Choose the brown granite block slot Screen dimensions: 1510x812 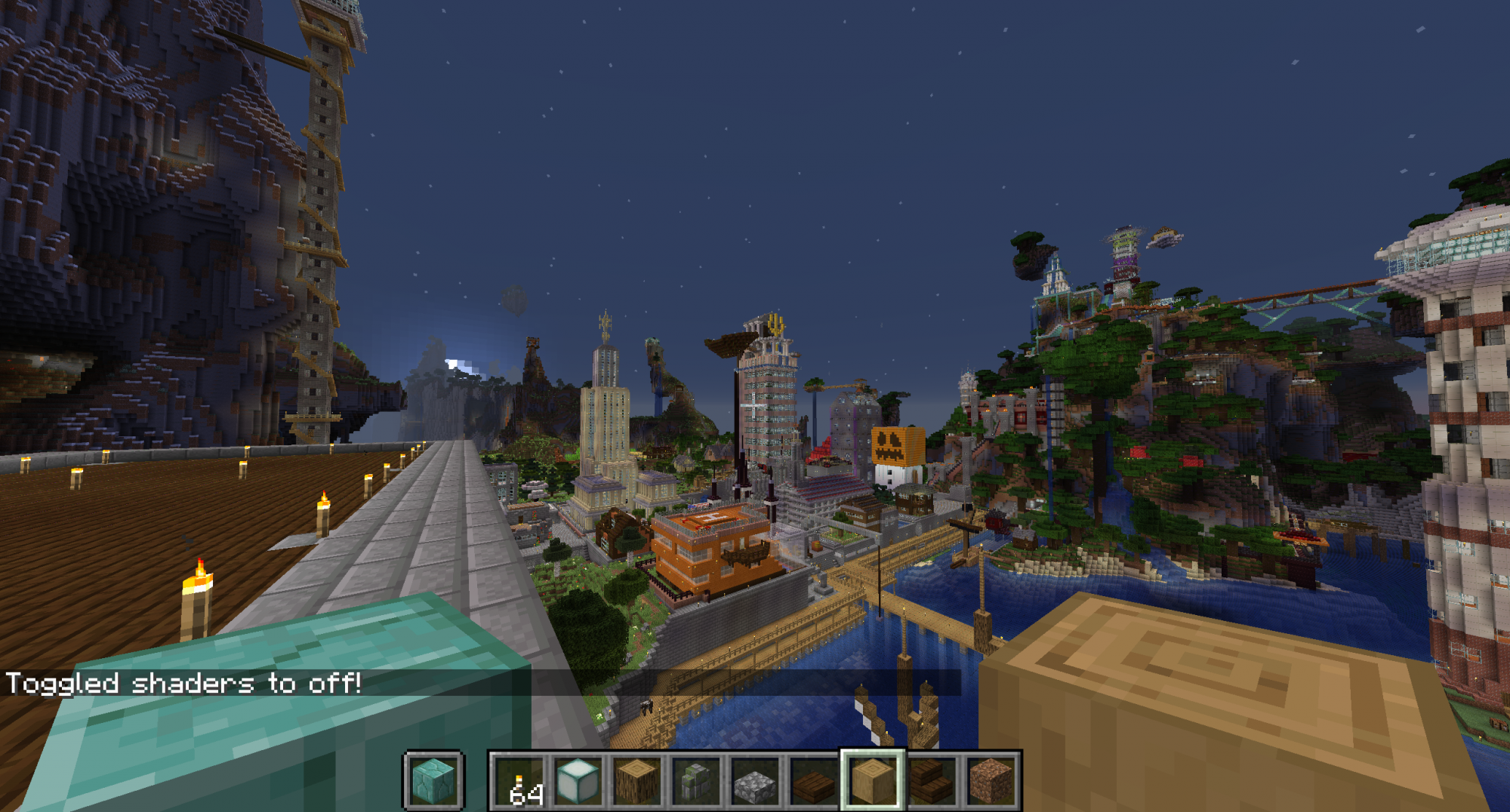(991, 782)
